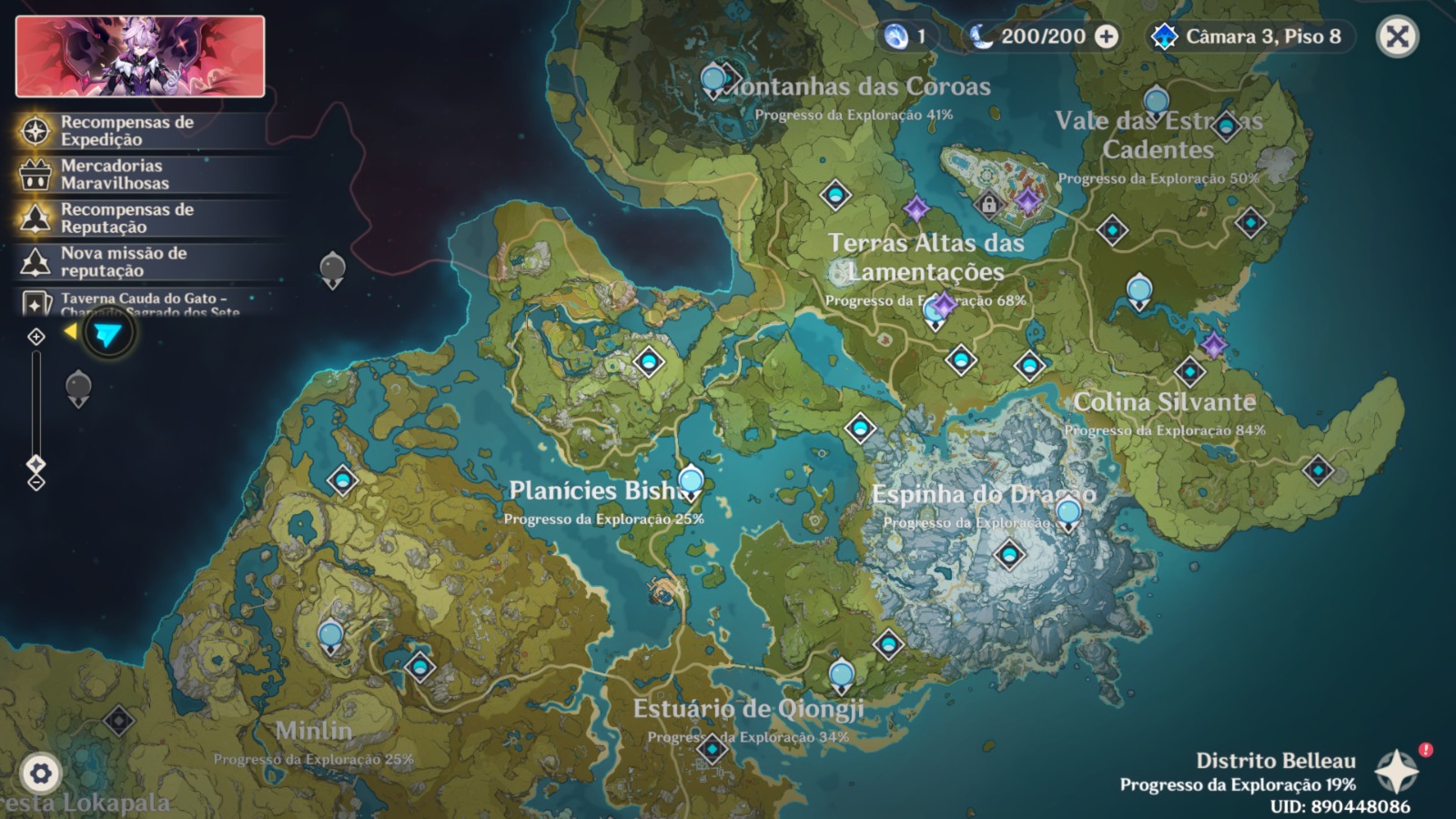Screen dimensions: 1456x819
Task: Select the Statue of Seven at Planícies Bishui
Action: tap(691, 482)
